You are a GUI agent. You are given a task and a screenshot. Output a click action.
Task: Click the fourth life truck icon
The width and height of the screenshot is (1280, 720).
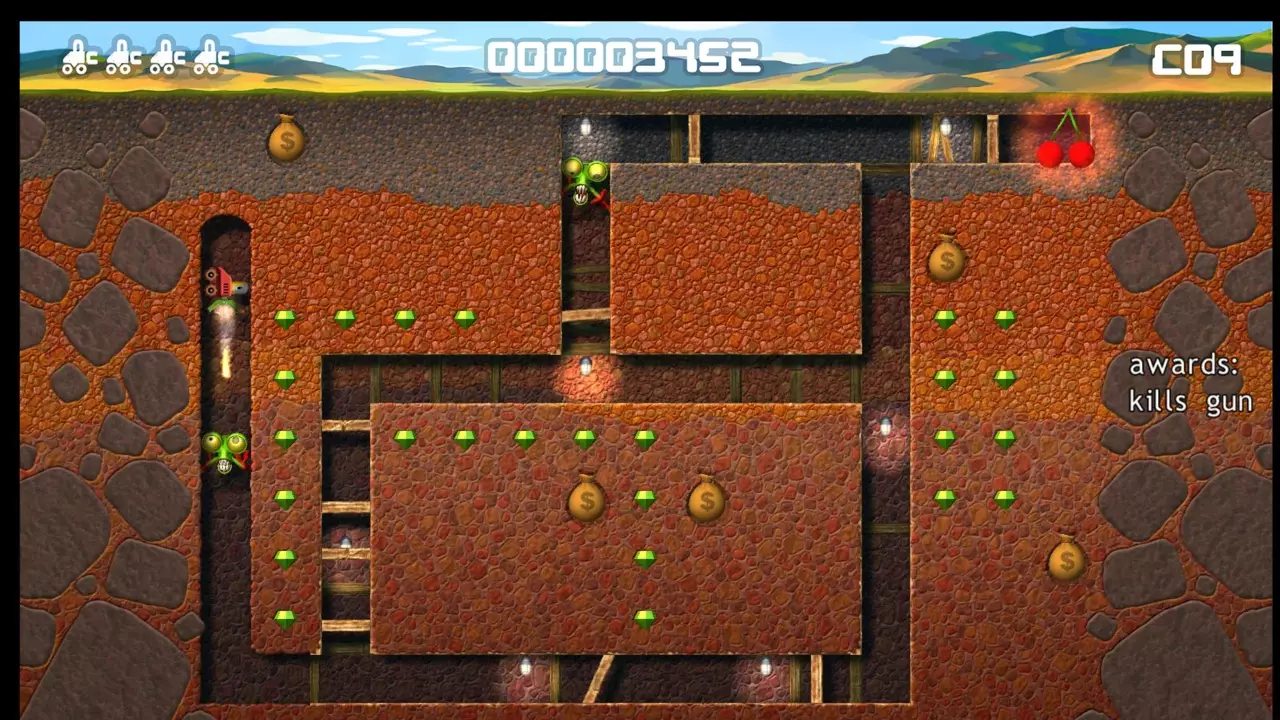click(208, 57)
